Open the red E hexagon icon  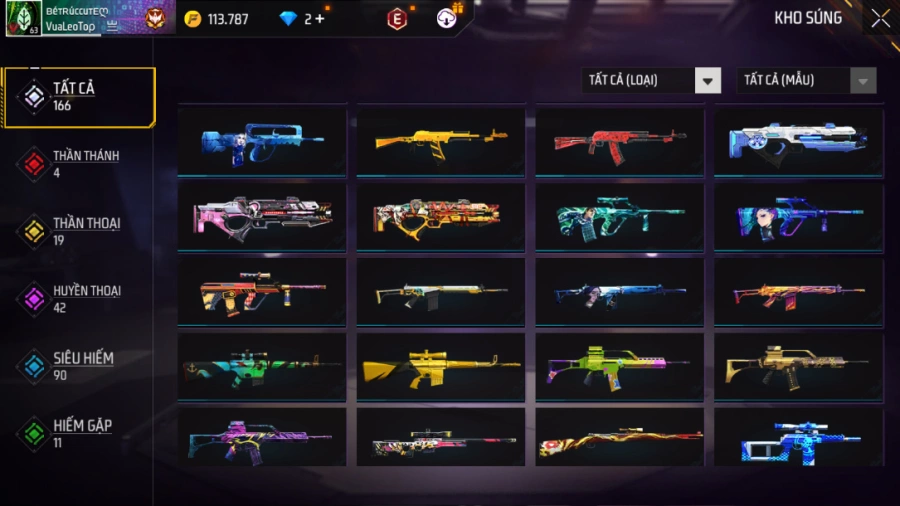pyautogui.click(x=397, y=19)
